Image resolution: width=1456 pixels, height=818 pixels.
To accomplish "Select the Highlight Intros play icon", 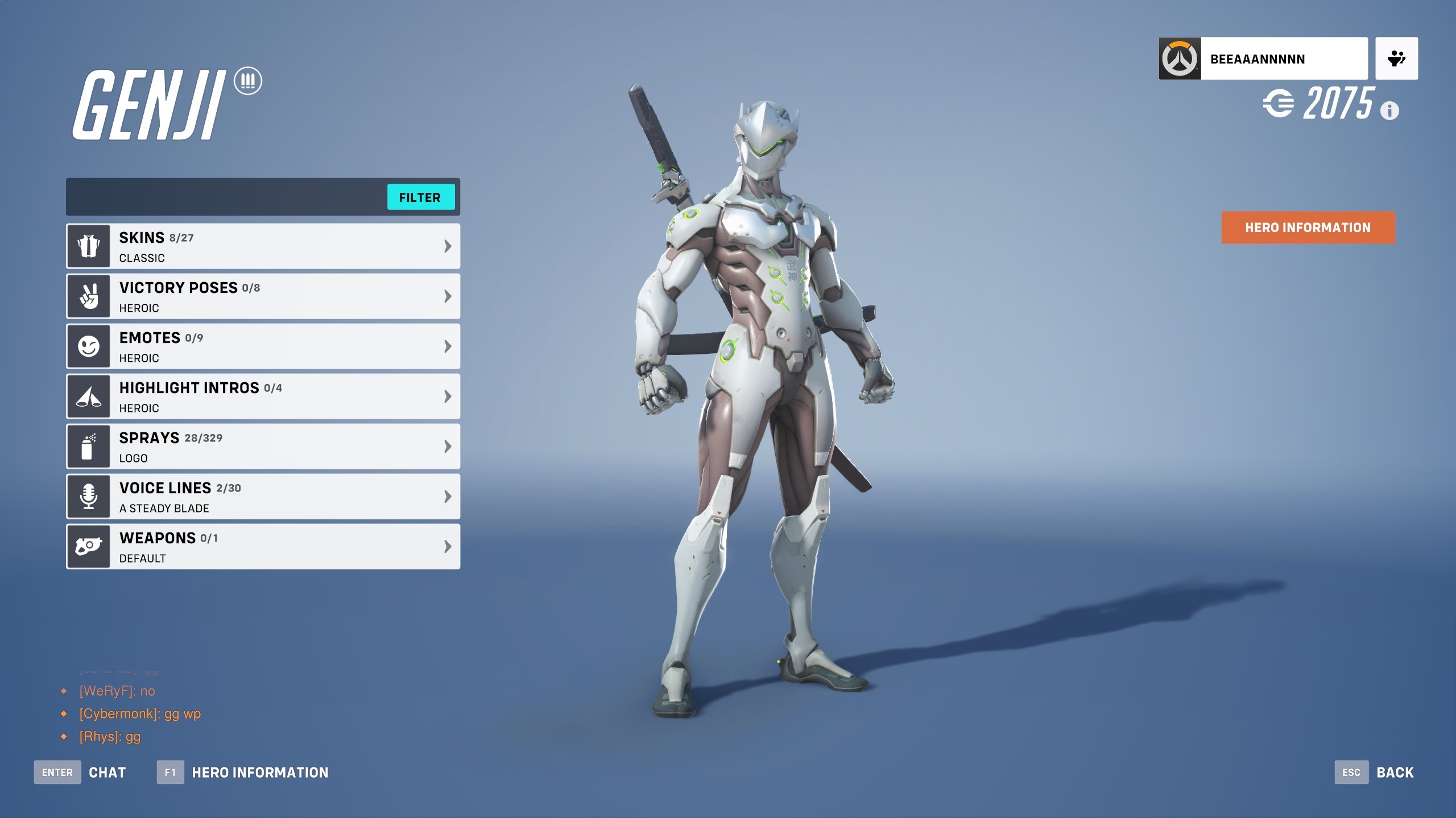I will coord(88,396).
